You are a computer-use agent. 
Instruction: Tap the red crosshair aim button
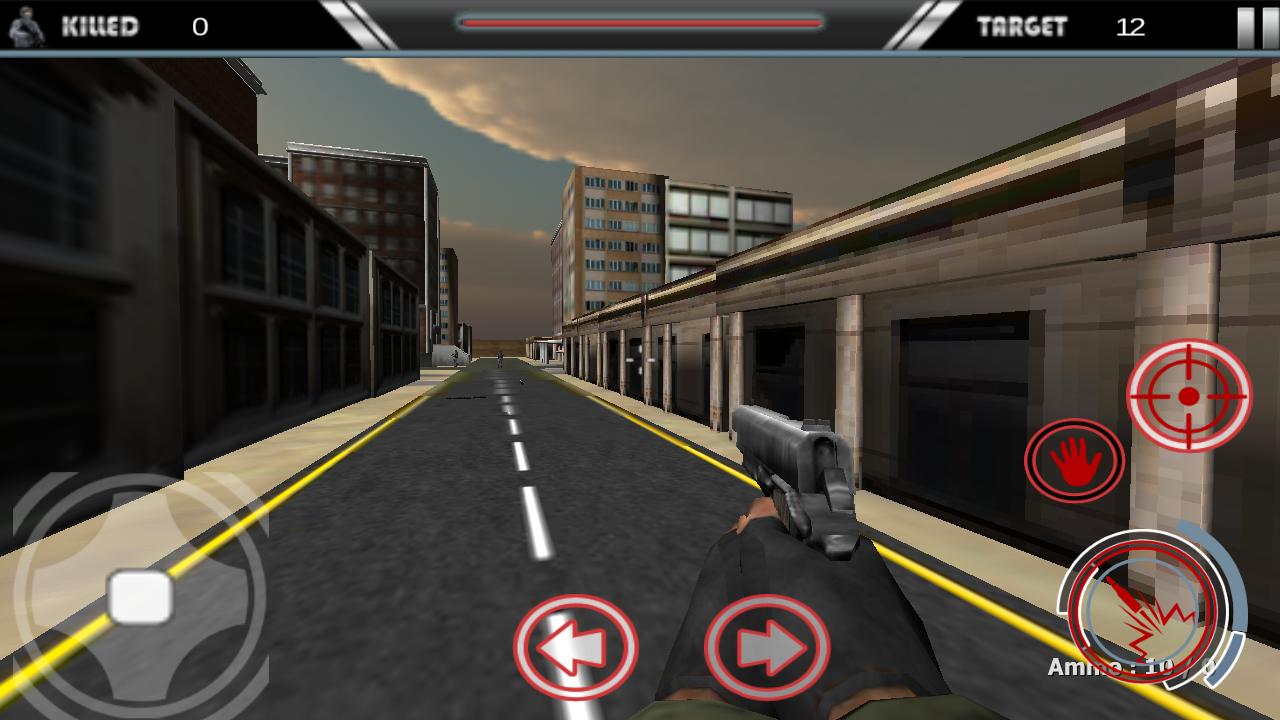(x=1189, y=396)
